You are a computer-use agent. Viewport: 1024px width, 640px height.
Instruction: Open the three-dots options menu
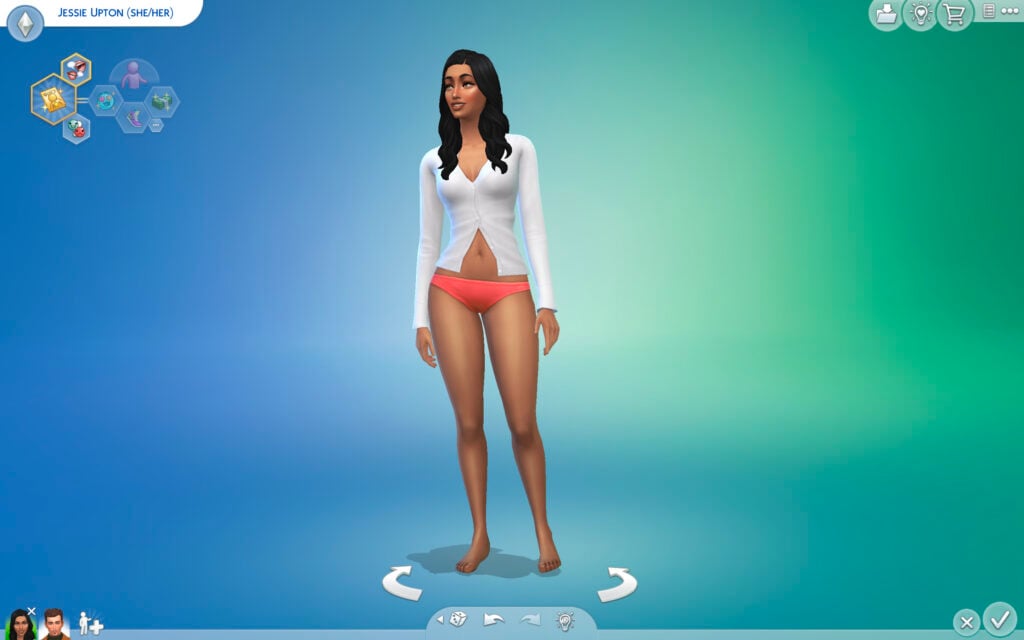[x=1009, y=11]
